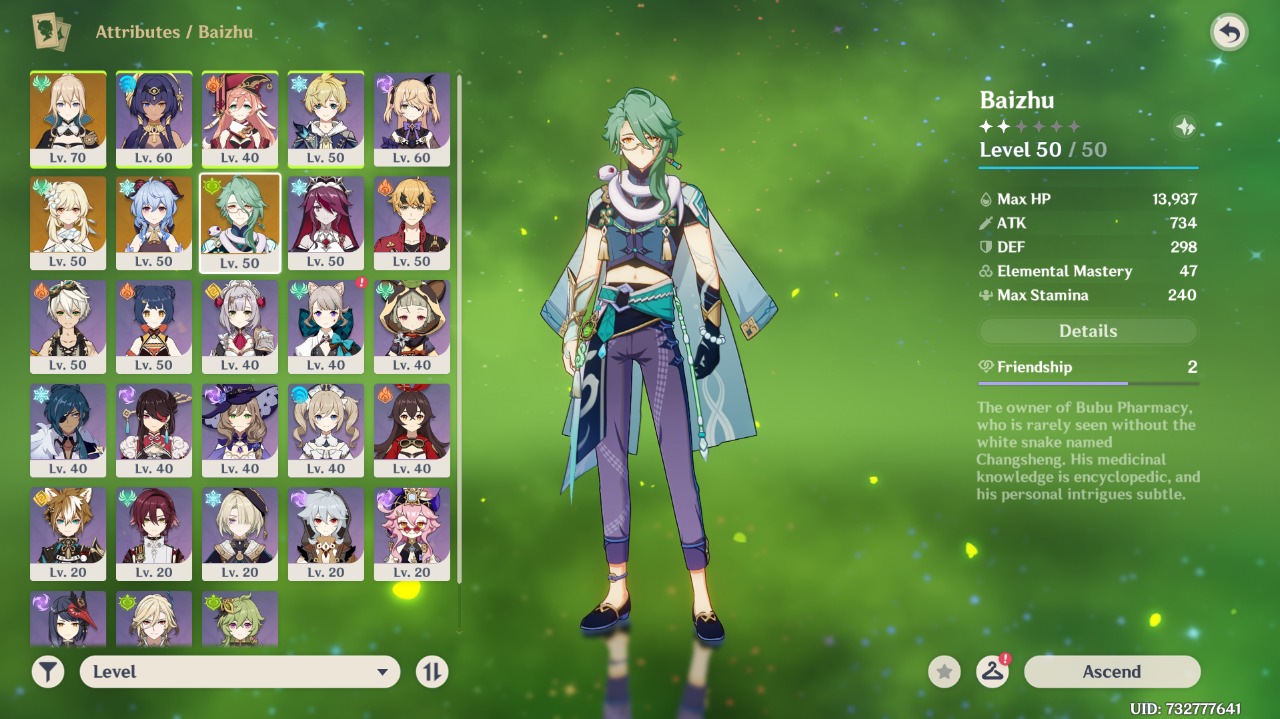Select Lynette with the red alert badge
Viewport: 1280px width, 719px height.
(326, 326)
